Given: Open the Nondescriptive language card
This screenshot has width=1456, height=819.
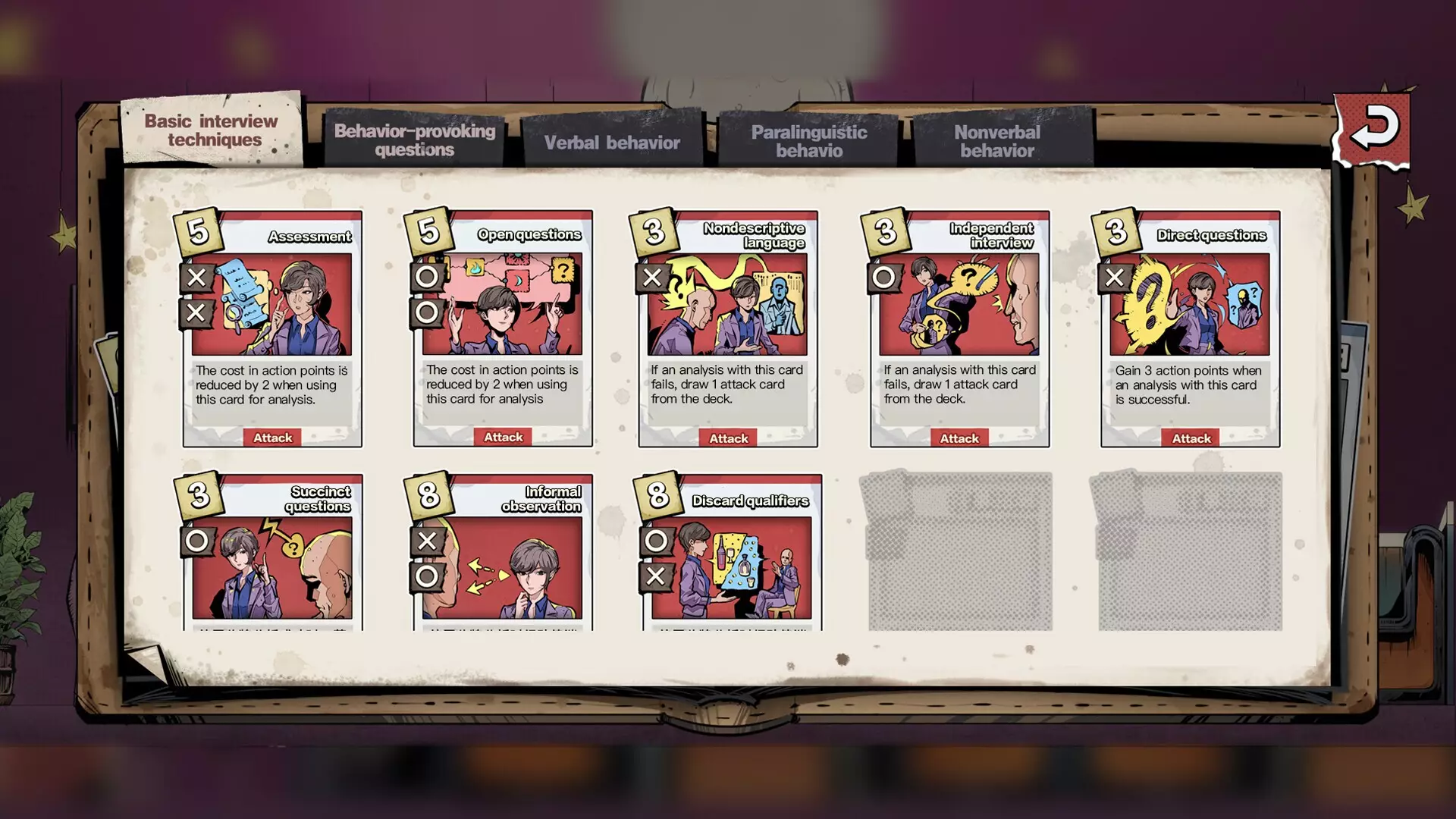Looking at the screenshot, I should coord(726,328).
